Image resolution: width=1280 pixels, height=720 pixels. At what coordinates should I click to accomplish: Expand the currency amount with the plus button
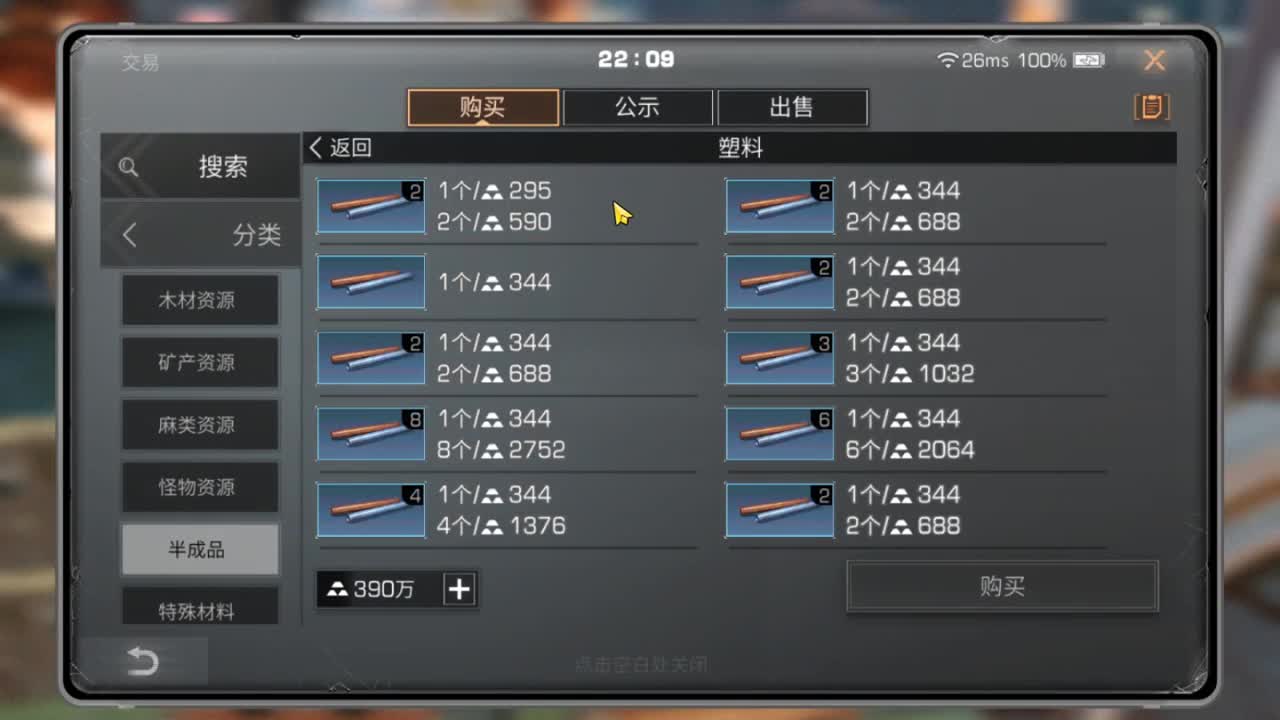click(x=459, y=589)
